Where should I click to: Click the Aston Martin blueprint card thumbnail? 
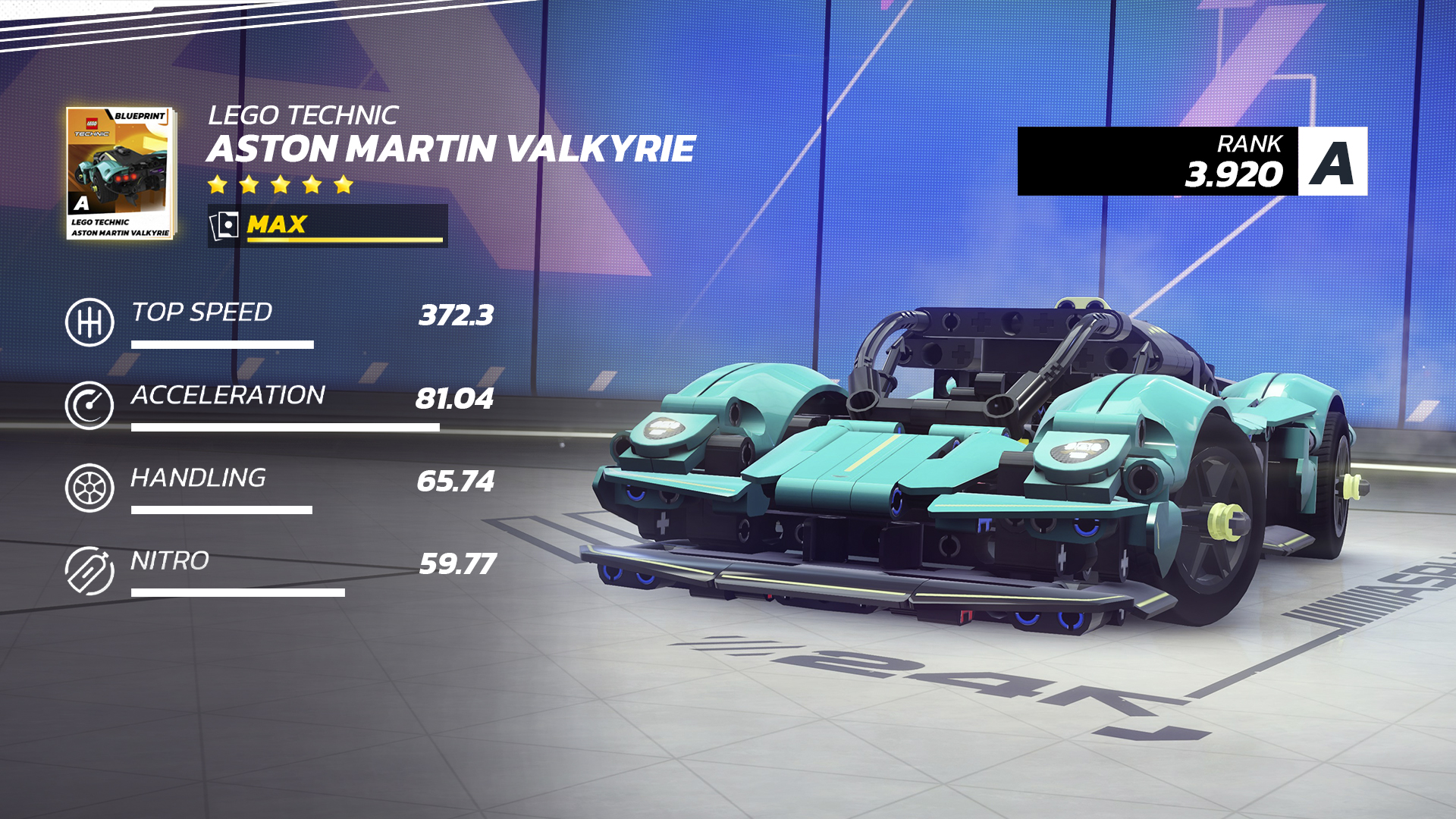(120, 171)
